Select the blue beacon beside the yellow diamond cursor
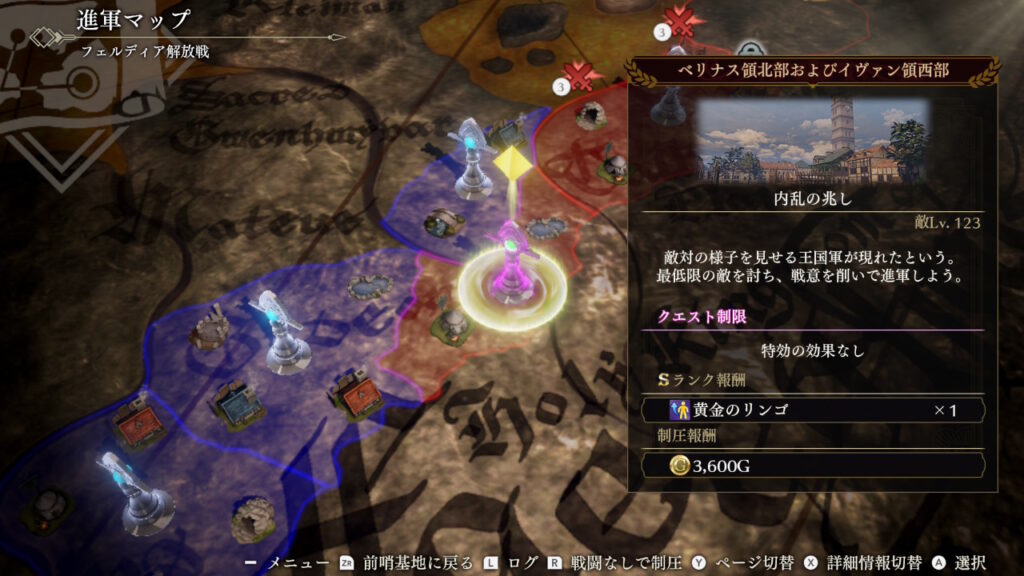The width and height of the screenshot is (1024, 576). [472, 158]
